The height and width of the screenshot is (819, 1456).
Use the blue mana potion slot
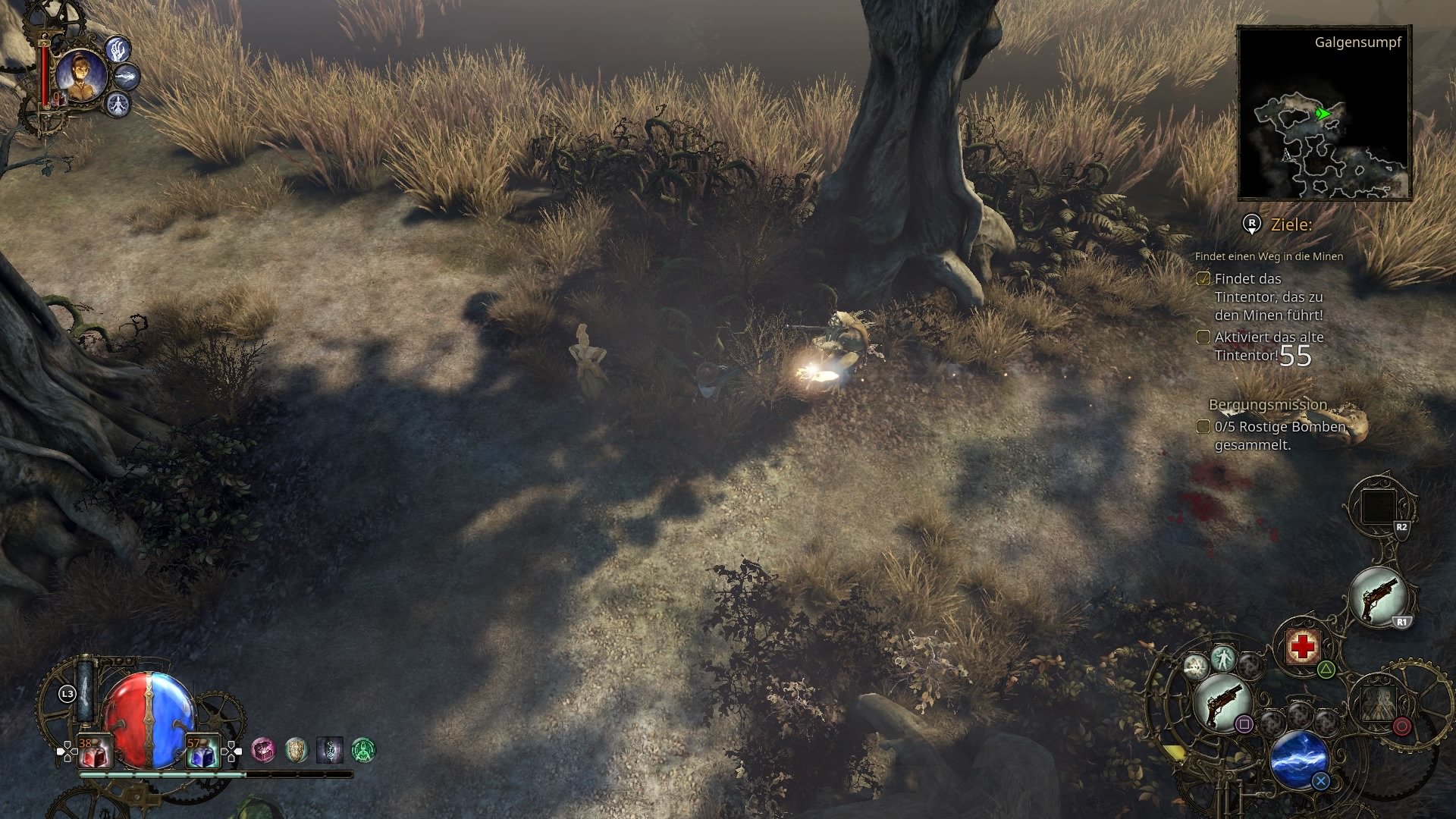(x=202, y=754)
